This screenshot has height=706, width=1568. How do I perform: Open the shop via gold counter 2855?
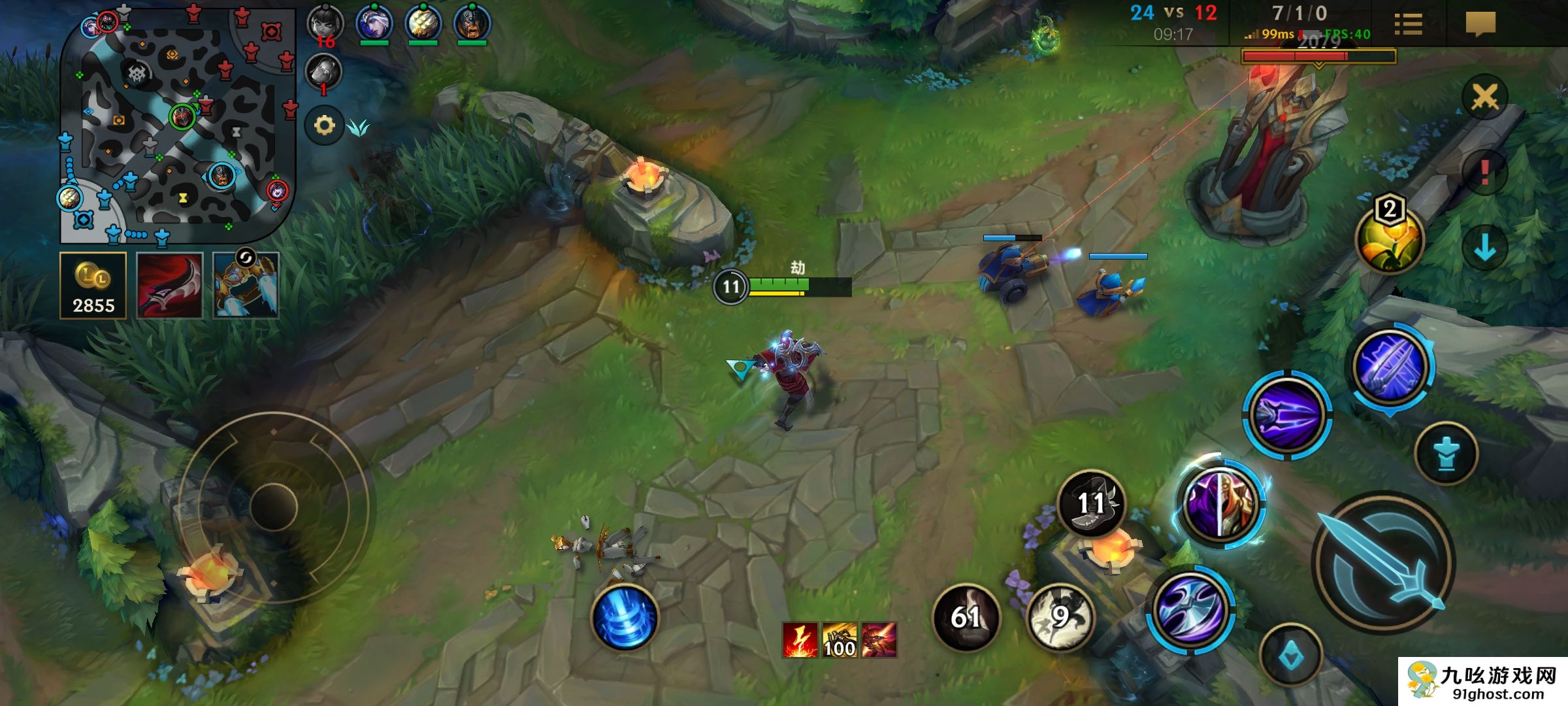[x=93, y=286]
